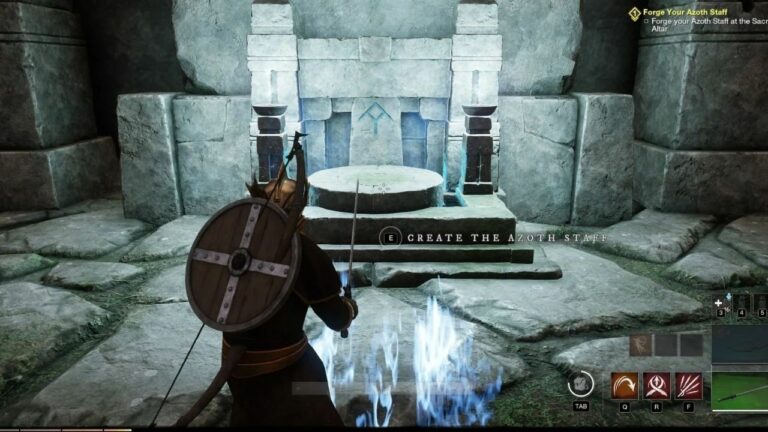The width and height of the screenshot is (768, 432).
Task: Select the equipped weapon panel with green background
Action: [739, 389]
